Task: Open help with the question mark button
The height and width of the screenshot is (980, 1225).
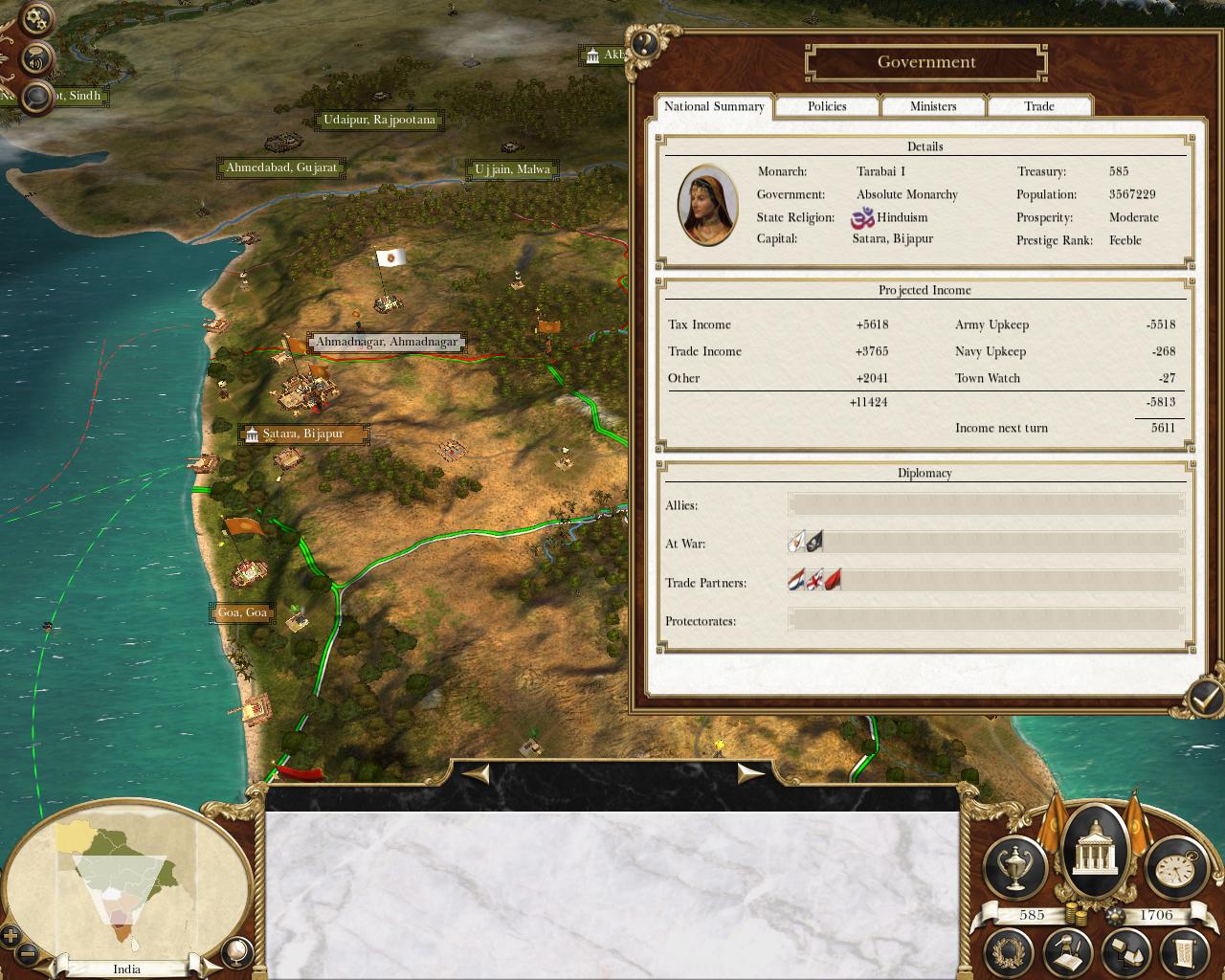Action: [644, 43]
